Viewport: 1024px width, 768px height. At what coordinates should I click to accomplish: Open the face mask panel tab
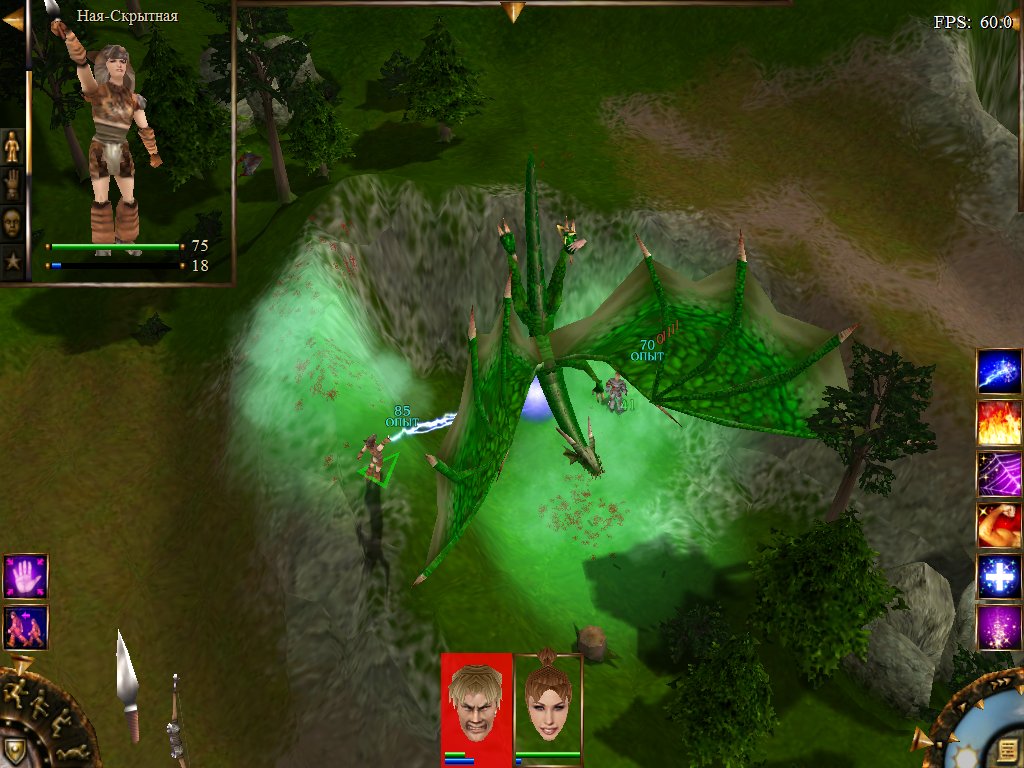point(12,222)
